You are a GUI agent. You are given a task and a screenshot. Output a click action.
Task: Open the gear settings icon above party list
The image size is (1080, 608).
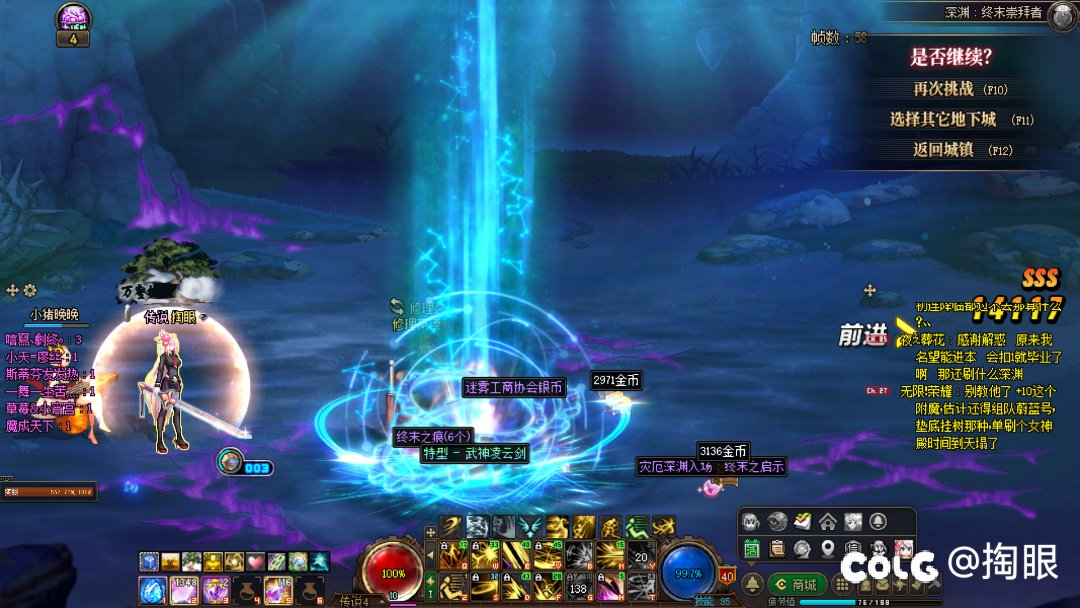tap(30, 290)
